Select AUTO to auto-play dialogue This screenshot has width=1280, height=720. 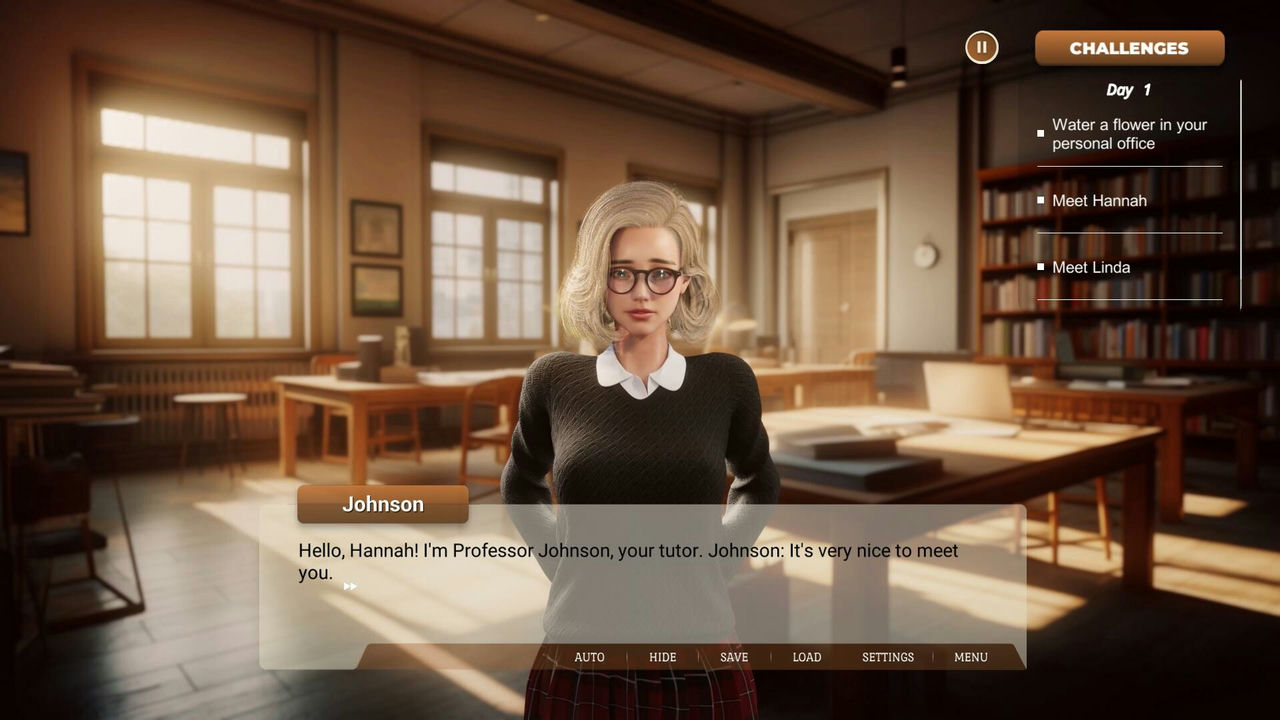pos(589,657)
